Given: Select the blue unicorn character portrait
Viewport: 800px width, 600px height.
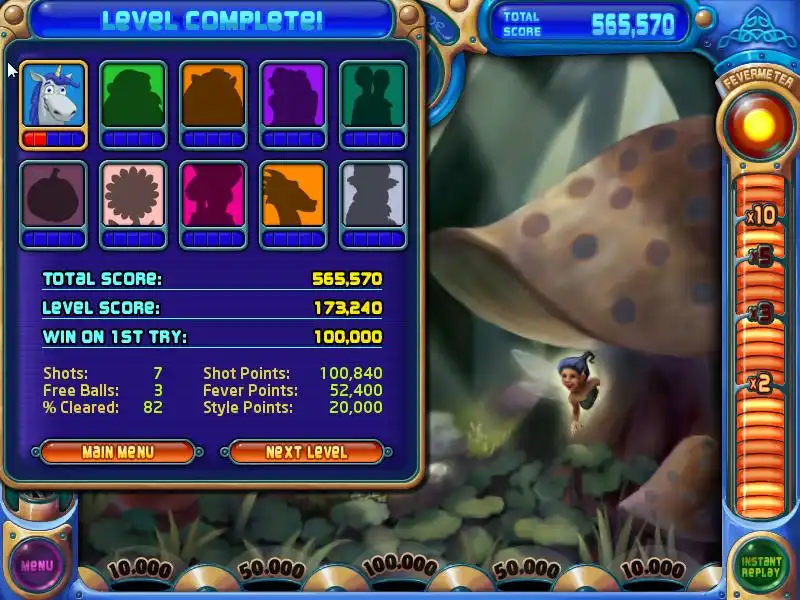Looking at the screenshot, I should [x=53, y=97].
